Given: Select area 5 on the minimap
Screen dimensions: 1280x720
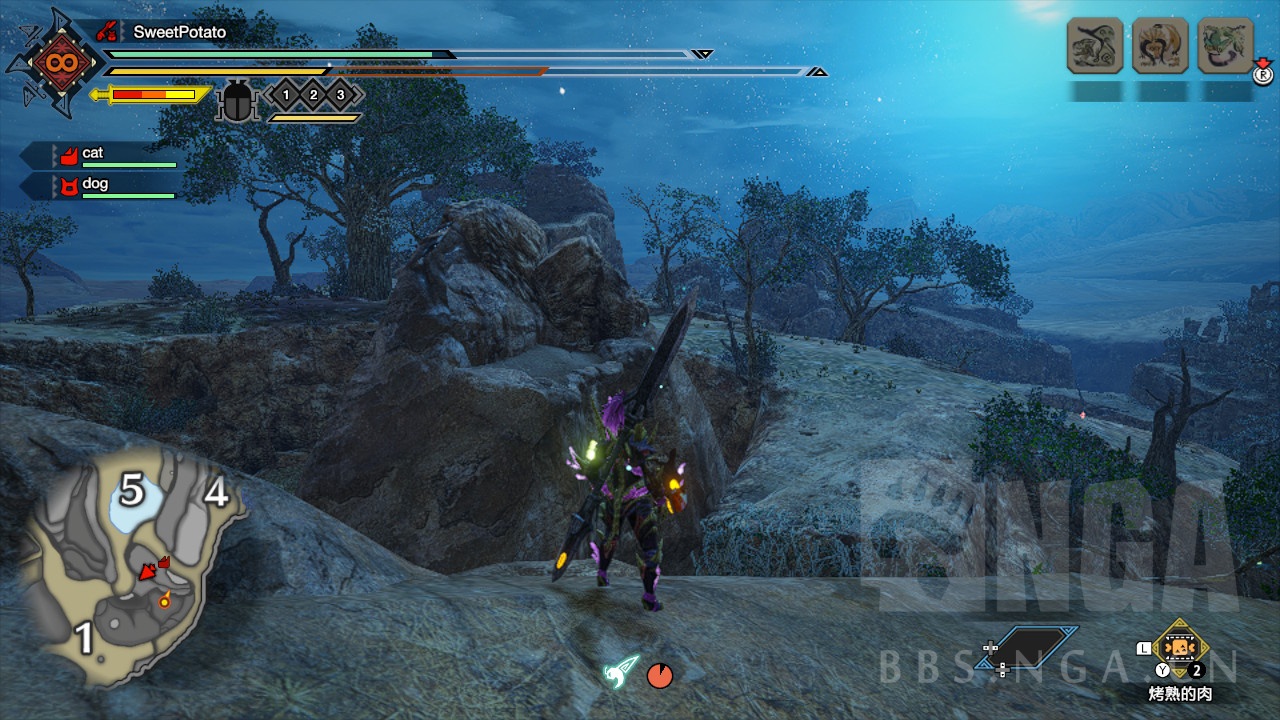Looking at the screenshot, I should (132, 491).
